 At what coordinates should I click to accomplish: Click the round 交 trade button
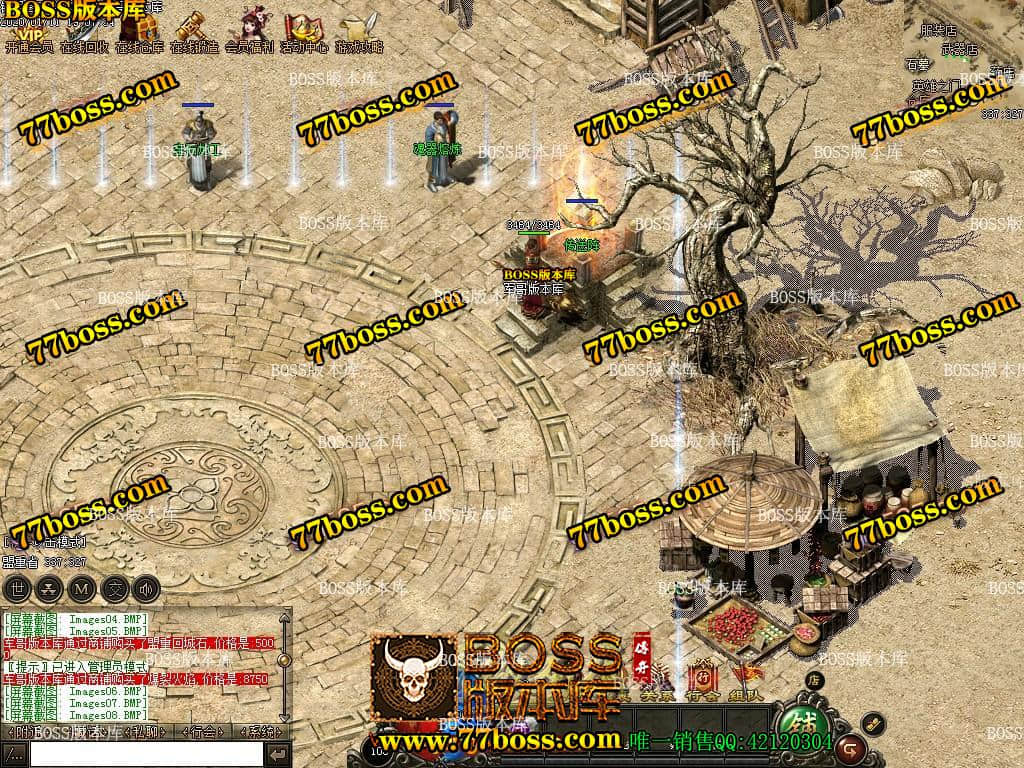[115, 588]
